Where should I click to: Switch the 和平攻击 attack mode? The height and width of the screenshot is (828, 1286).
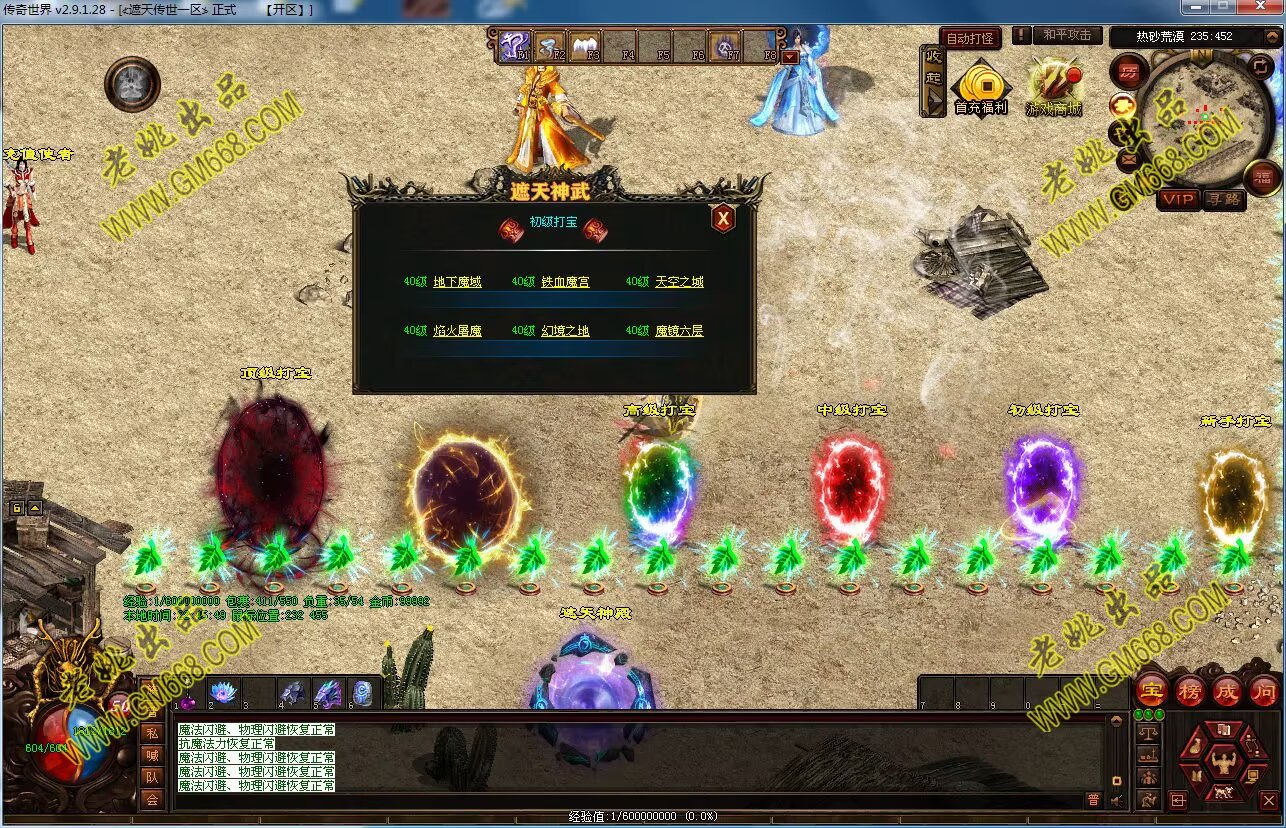1066,35
